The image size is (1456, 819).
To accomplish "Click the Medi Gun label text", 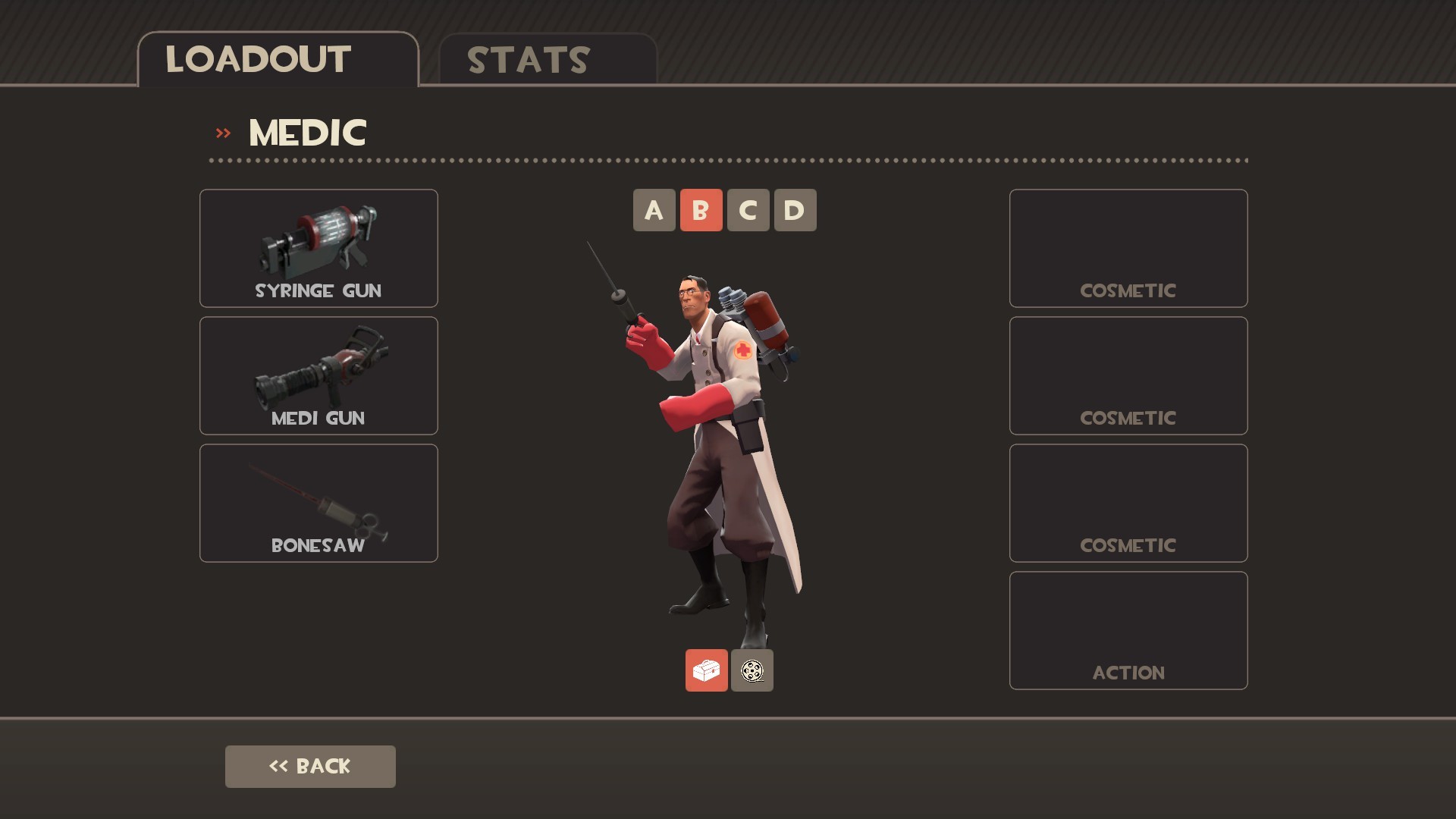I will (x=318, y=418).
